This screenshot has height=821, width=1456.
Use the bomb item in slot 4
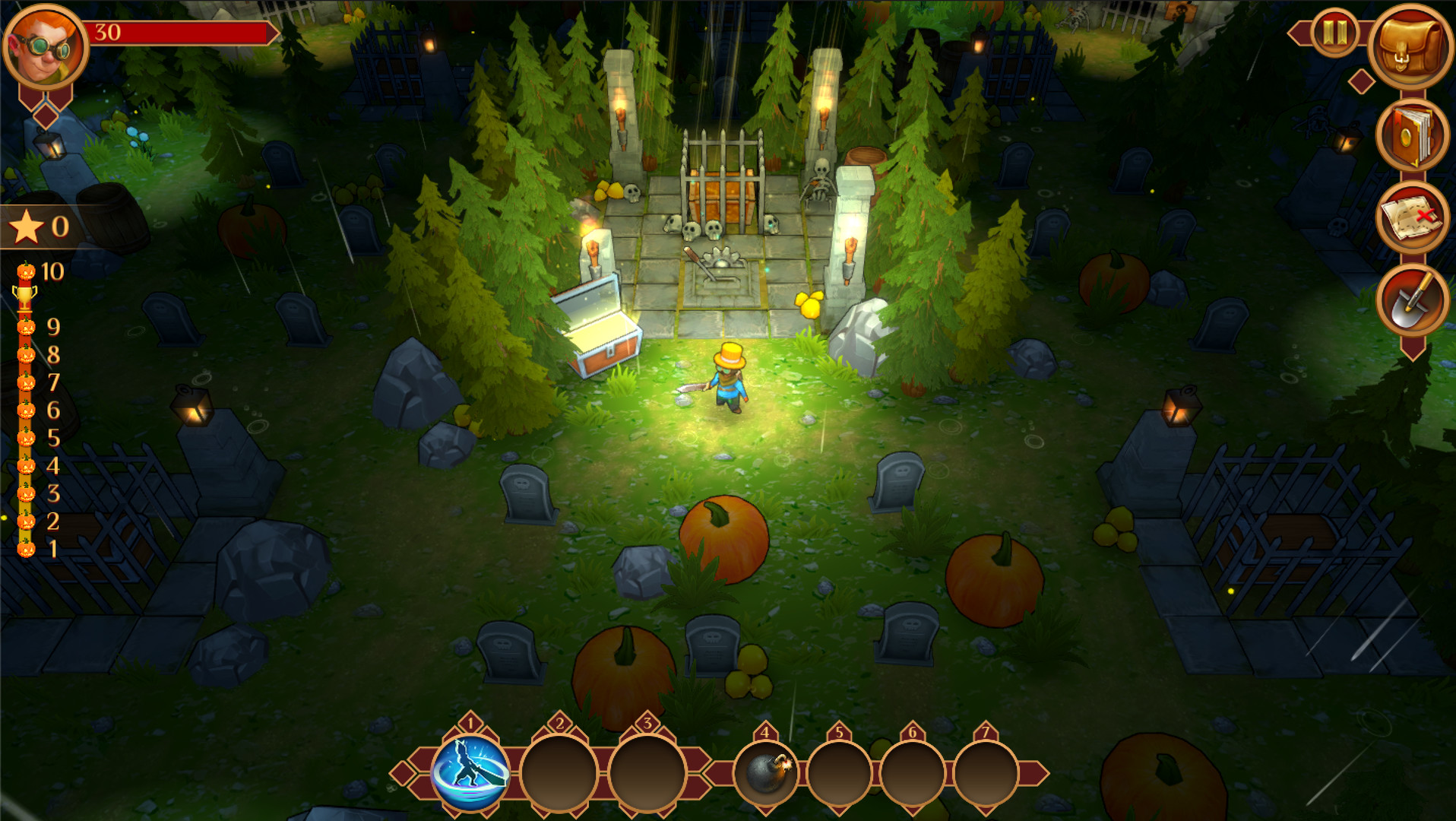[766, 772]
